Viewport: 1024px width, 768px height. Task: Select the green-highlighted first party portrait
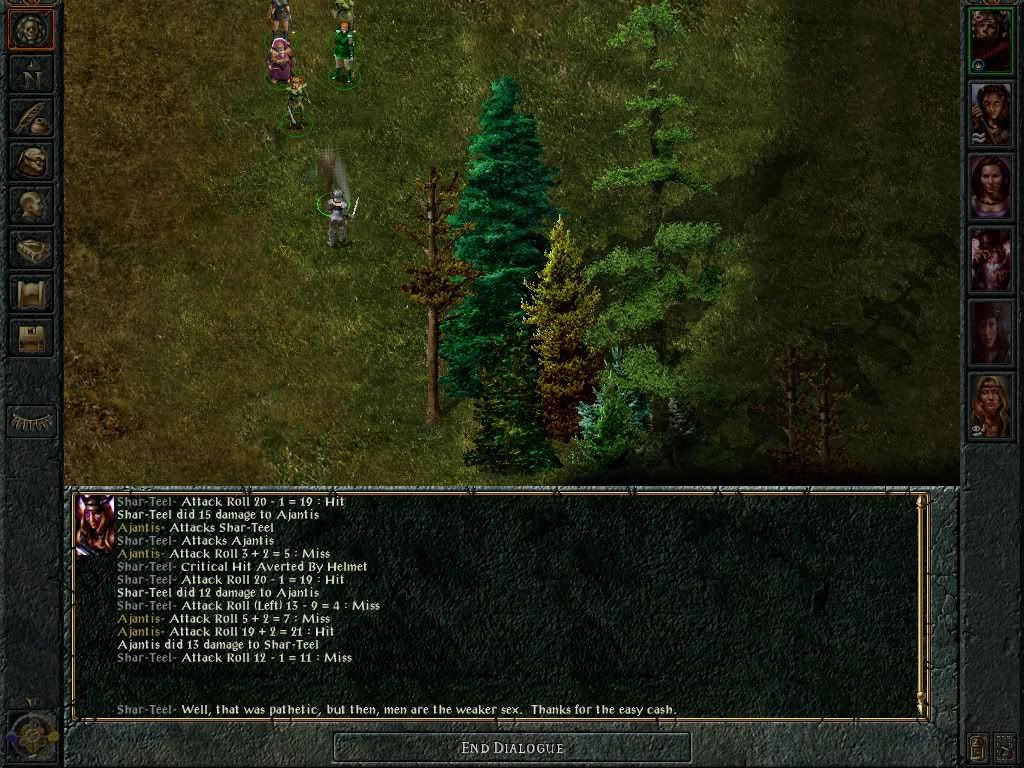991,41
